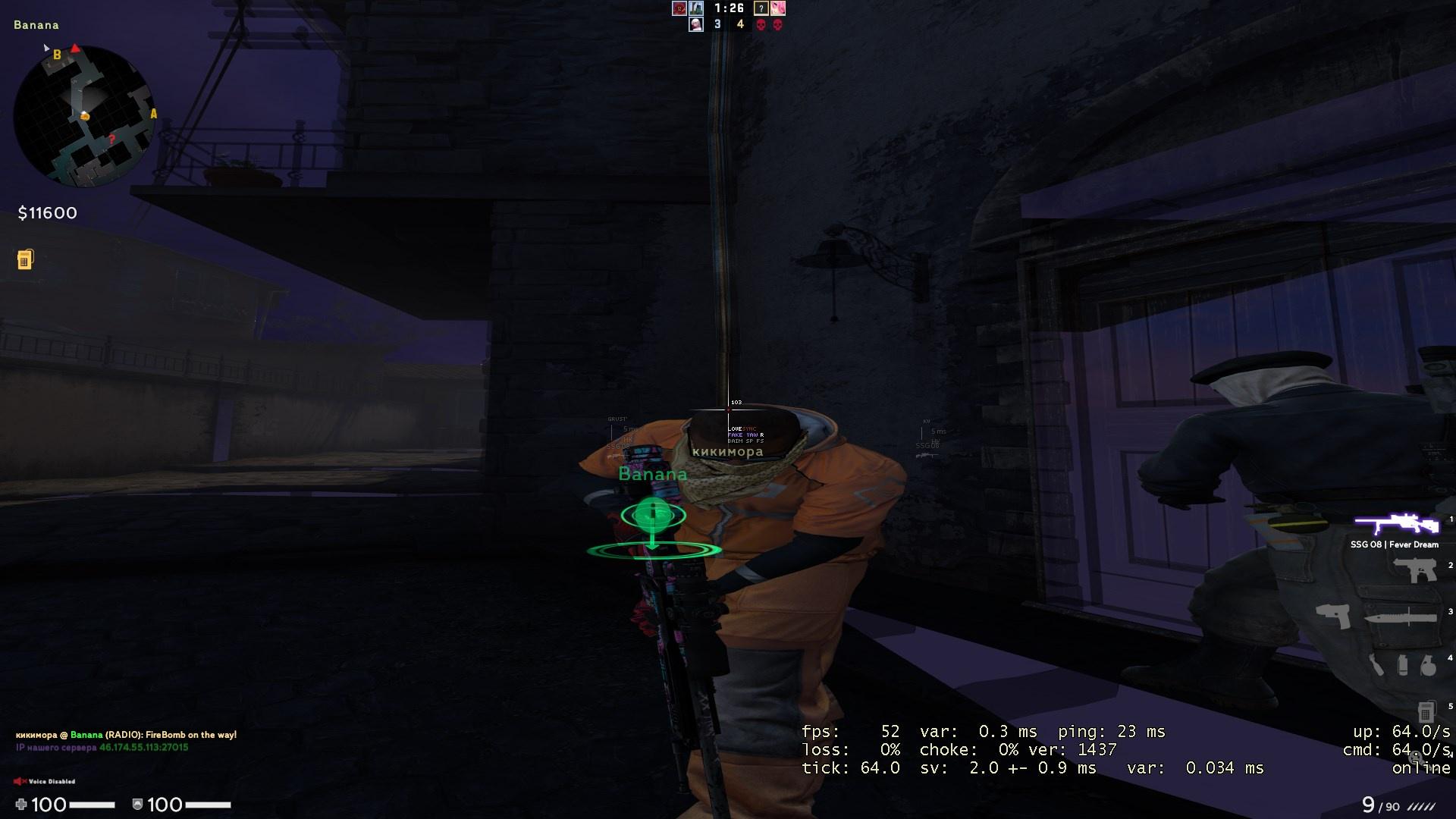Toggle the Voice Disabled speaker icon

click(x=21, y=780)
